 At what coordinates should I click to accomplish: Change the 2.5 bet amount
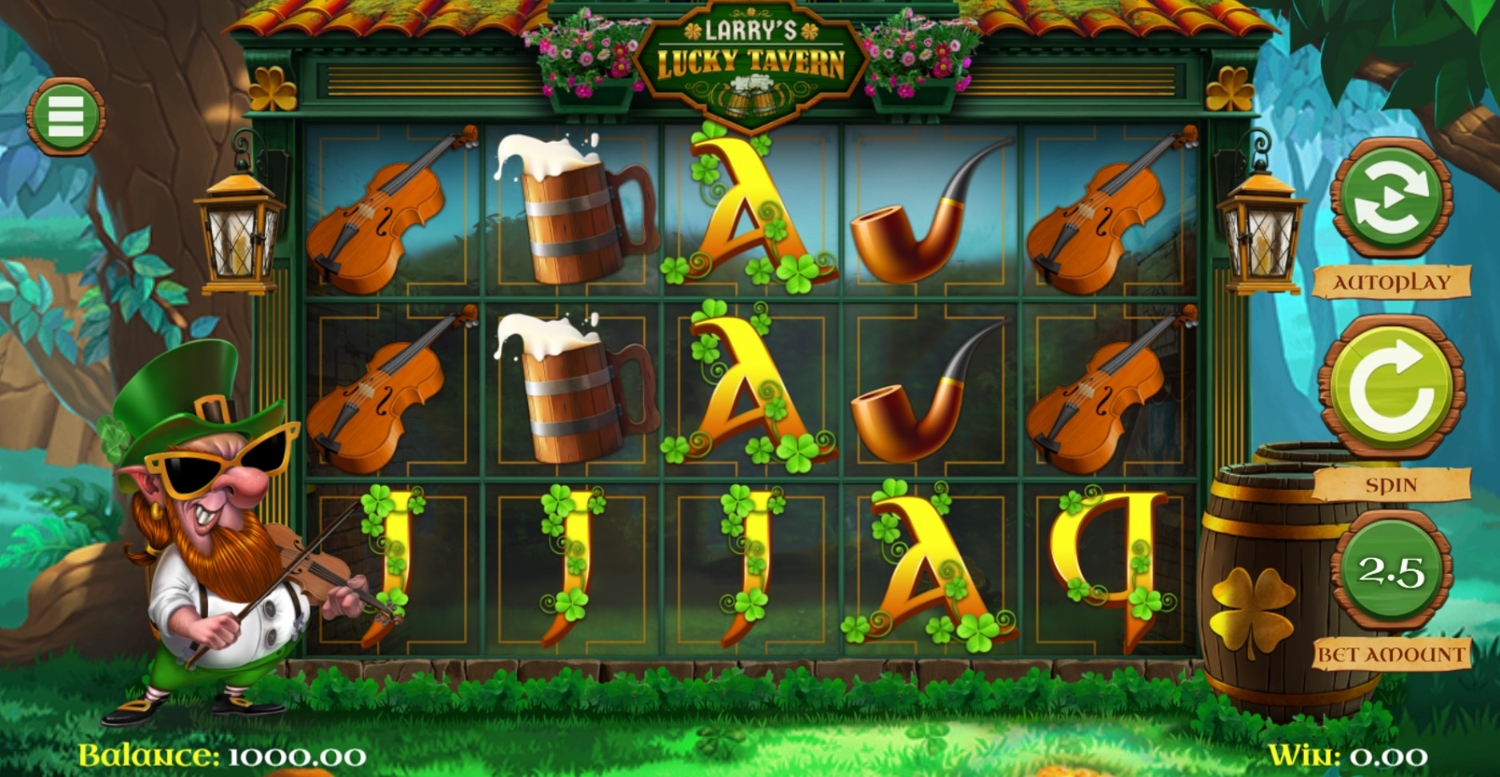click(x=1391, y=571)
